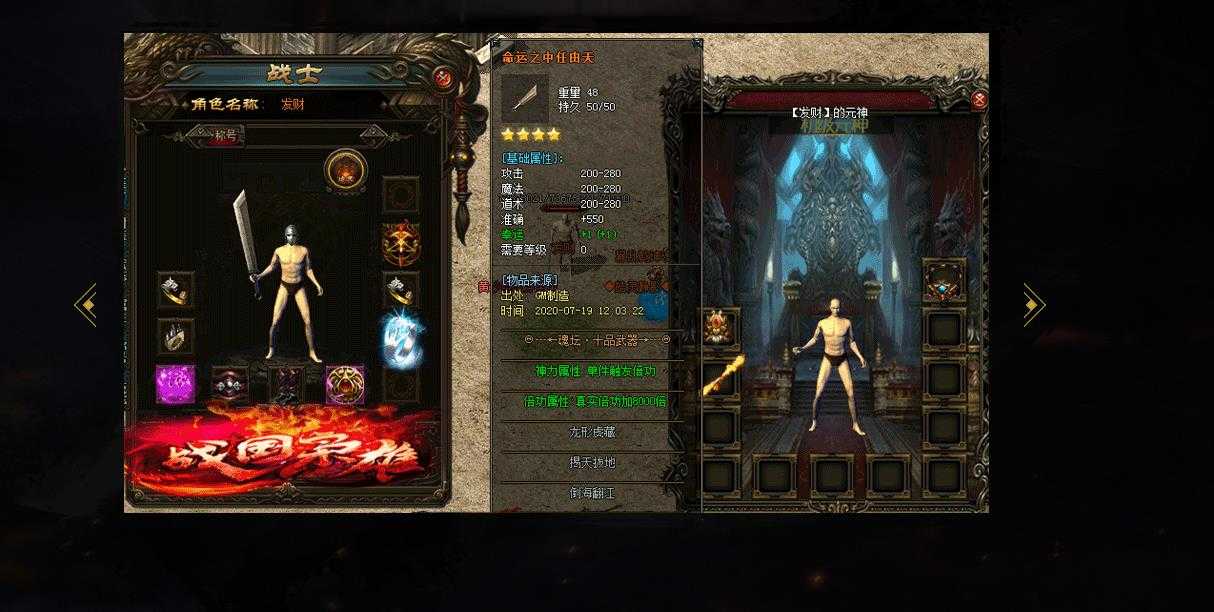This screenshot has height=612, width=1214.
Task: Select the spirit's red helmet slot
Action: coord(720,327)
